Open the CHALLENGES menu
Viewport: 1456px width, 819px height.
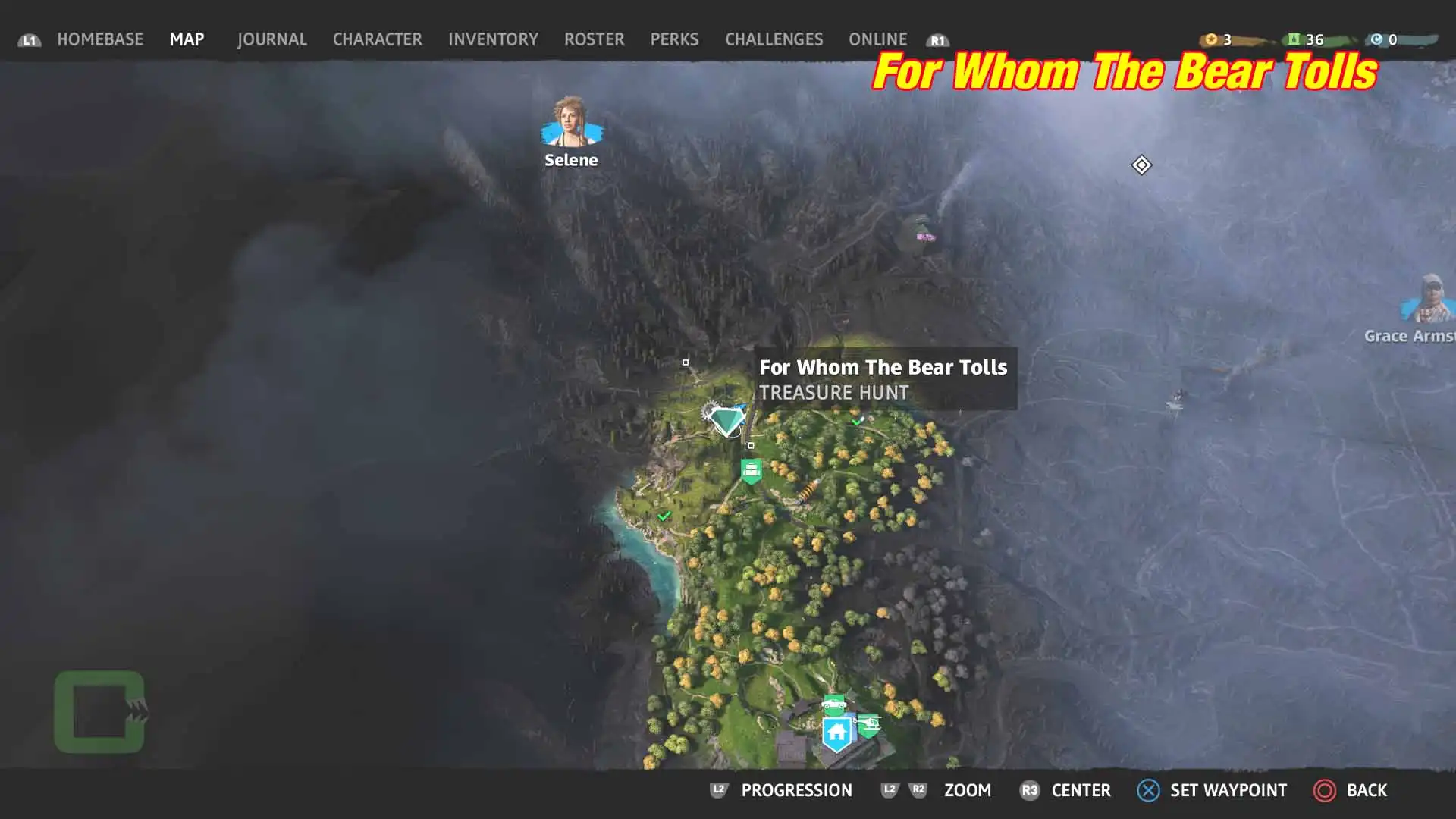click(x=773, y=39)
